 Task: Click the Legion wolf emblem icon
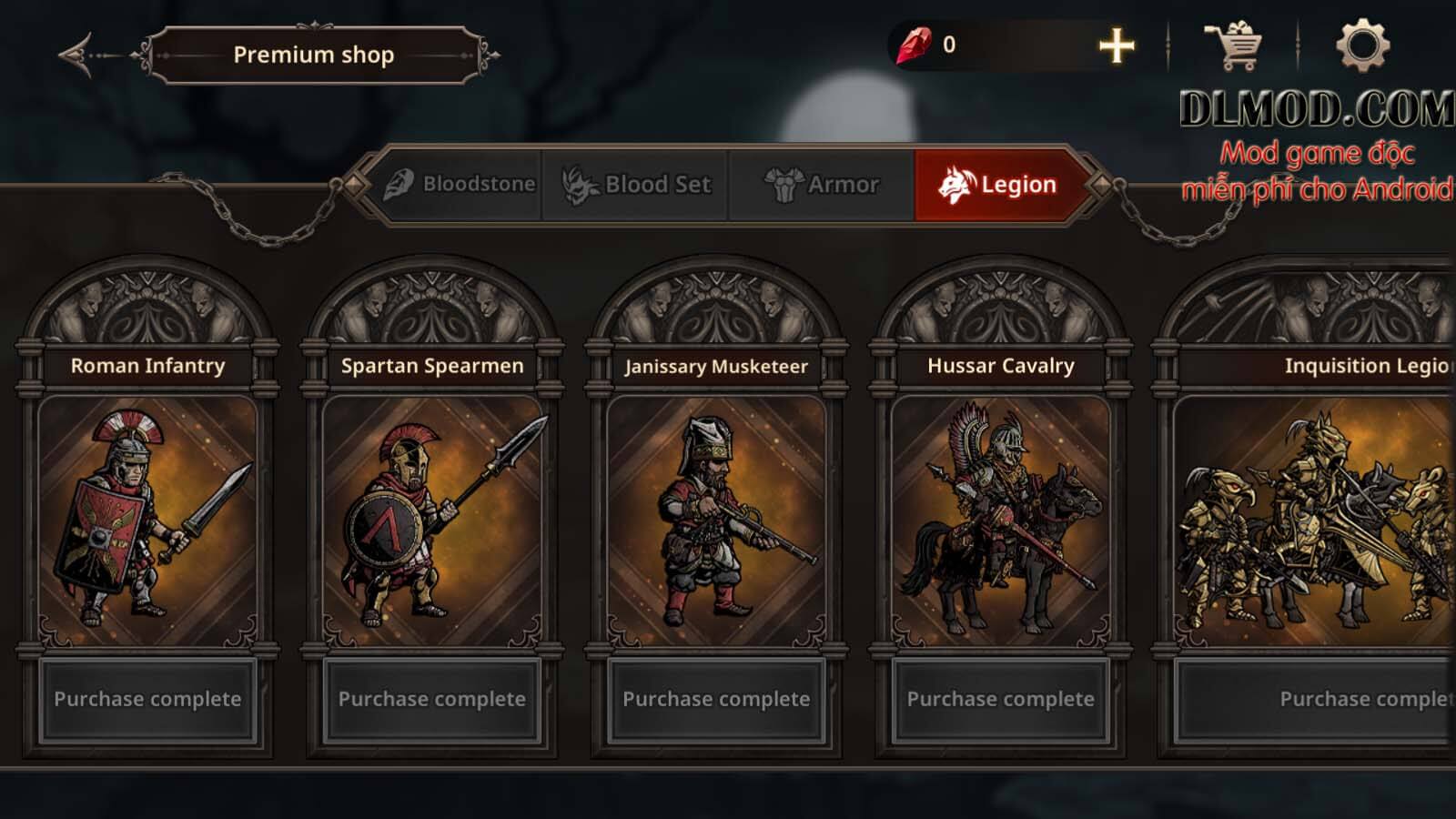(956, 182)
